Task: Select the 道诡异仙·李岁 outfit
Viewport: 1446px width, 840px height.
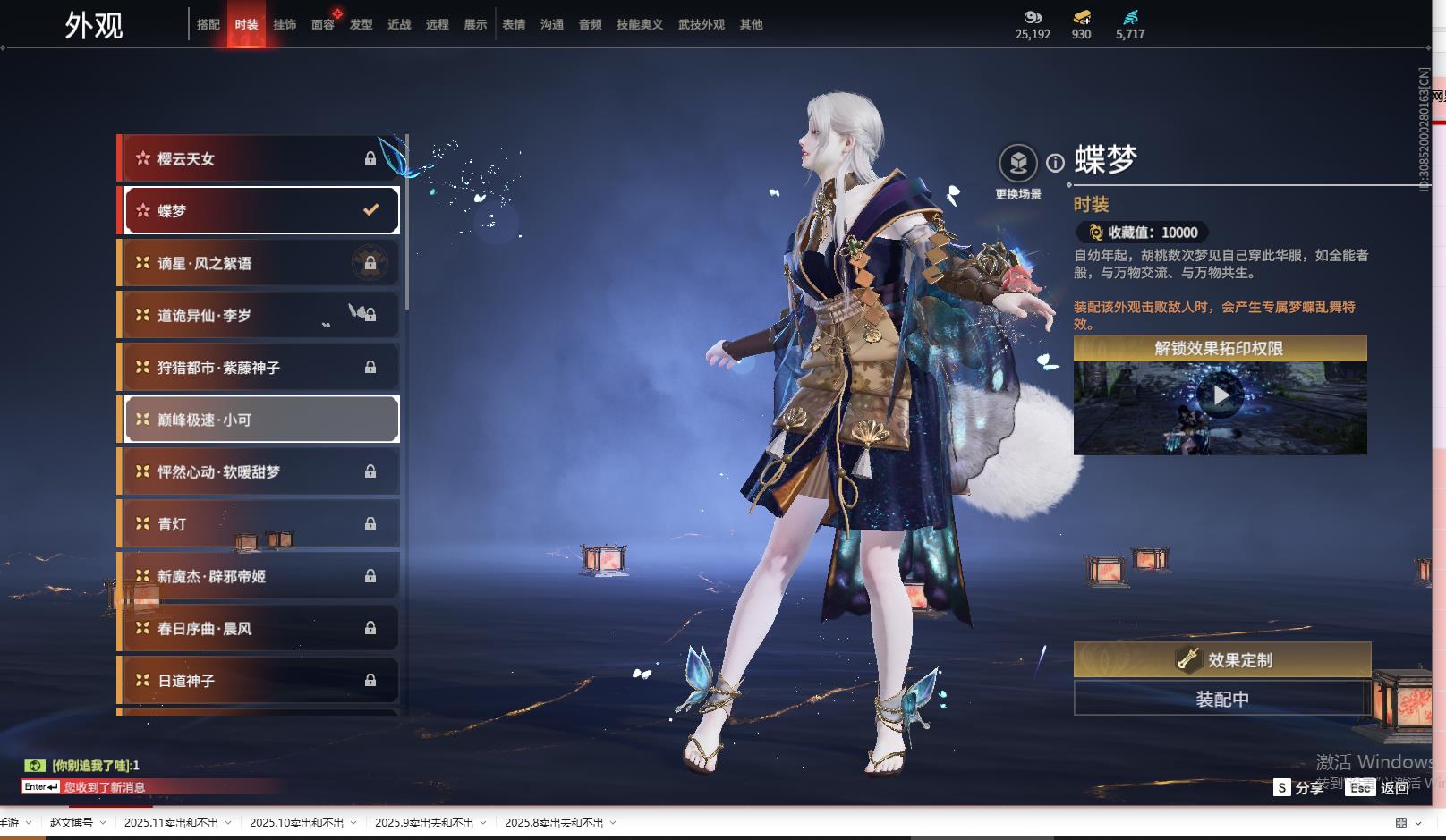Action: [260, 315]
